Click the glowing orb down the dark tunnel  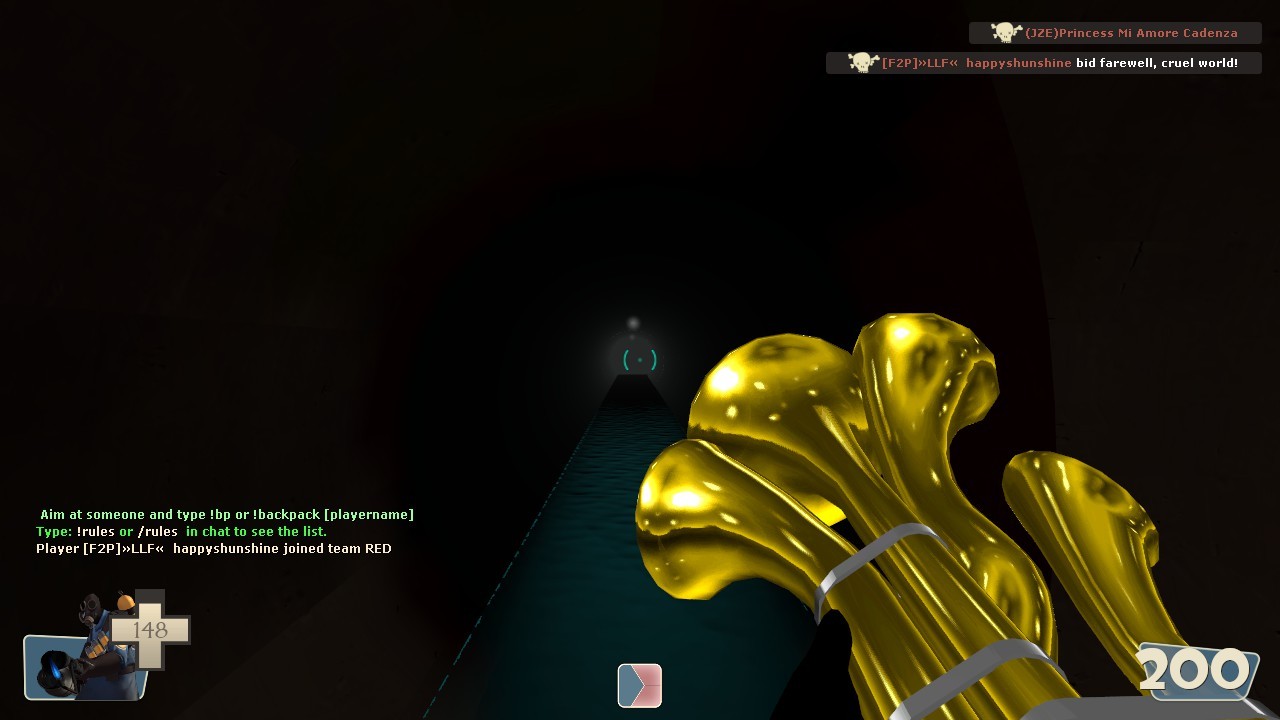click(x=633, y=323)
